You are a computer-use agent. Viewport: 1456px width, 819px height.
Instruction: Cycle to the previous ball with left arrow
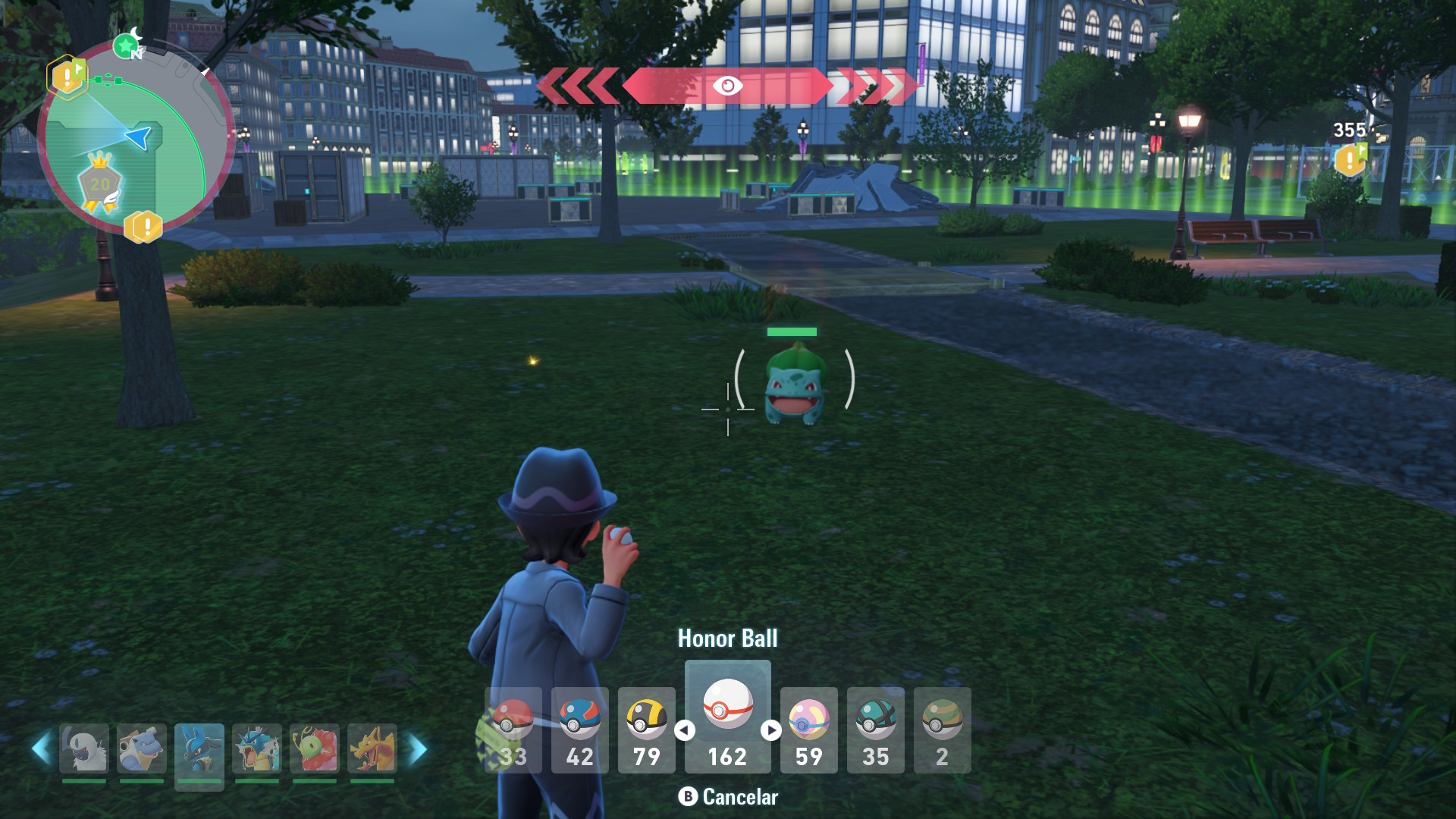(x=685, y=730)
